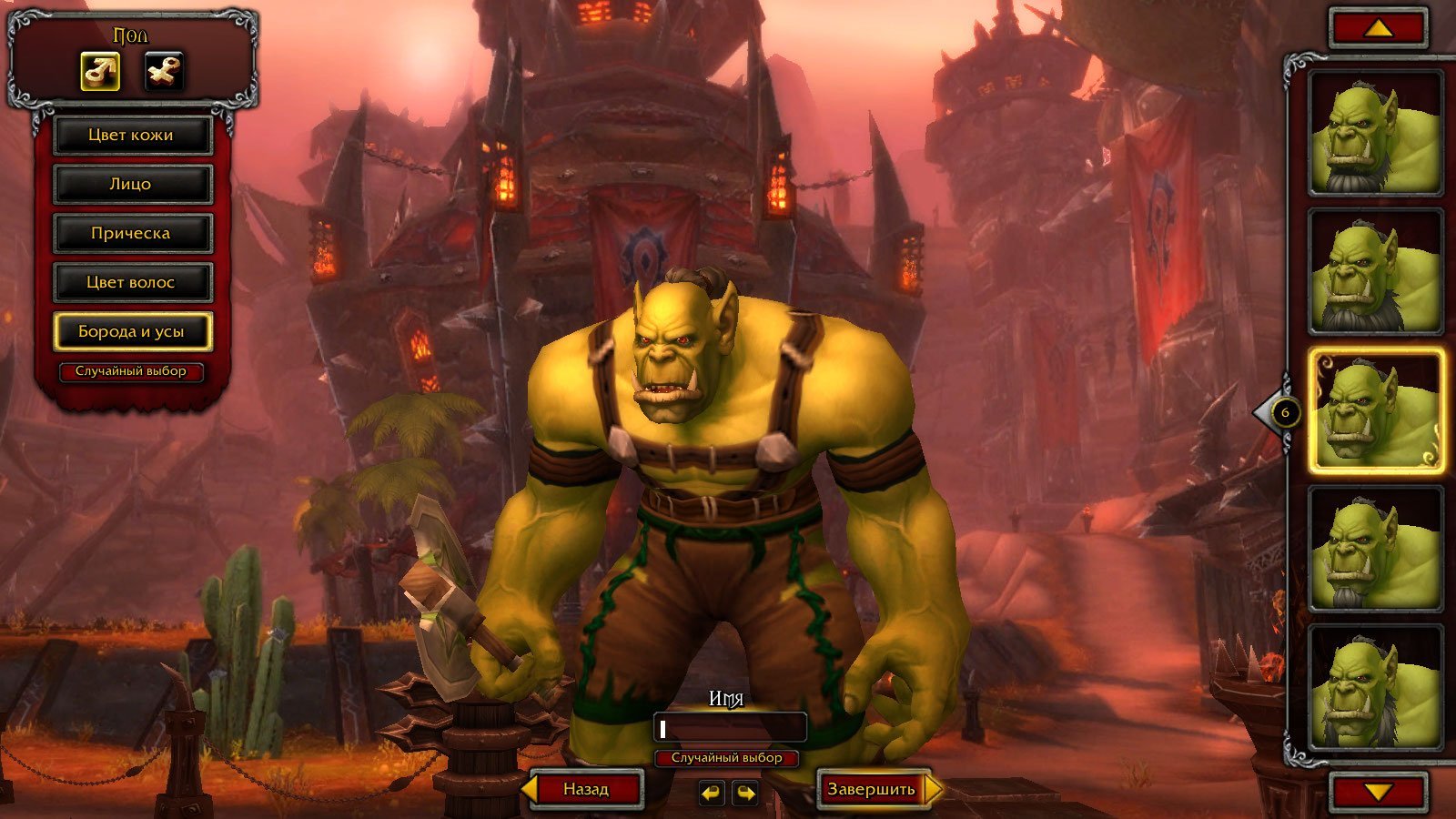Pick the orc thumbnail with narrow chin beard
The width and height of the screenshot is (1456, 819).
coord(1376,549)
